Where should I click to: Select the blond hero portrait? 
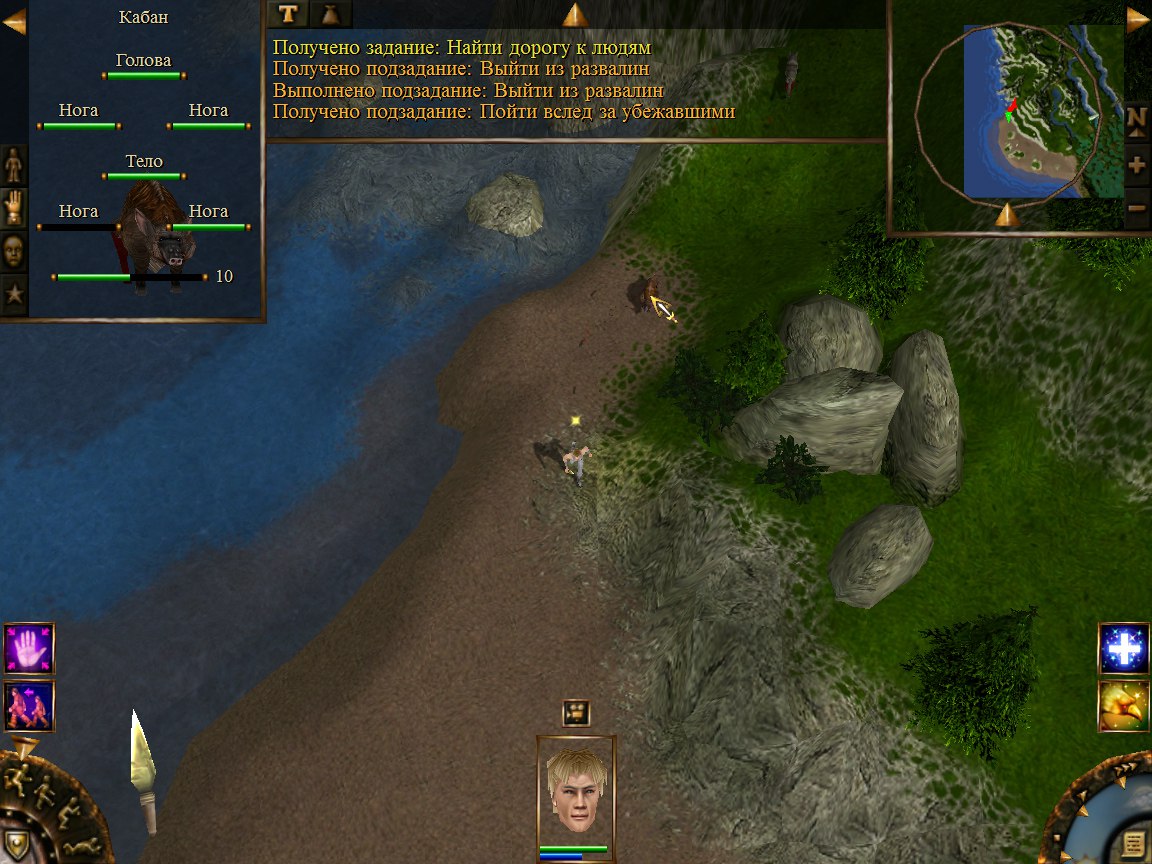576,790
